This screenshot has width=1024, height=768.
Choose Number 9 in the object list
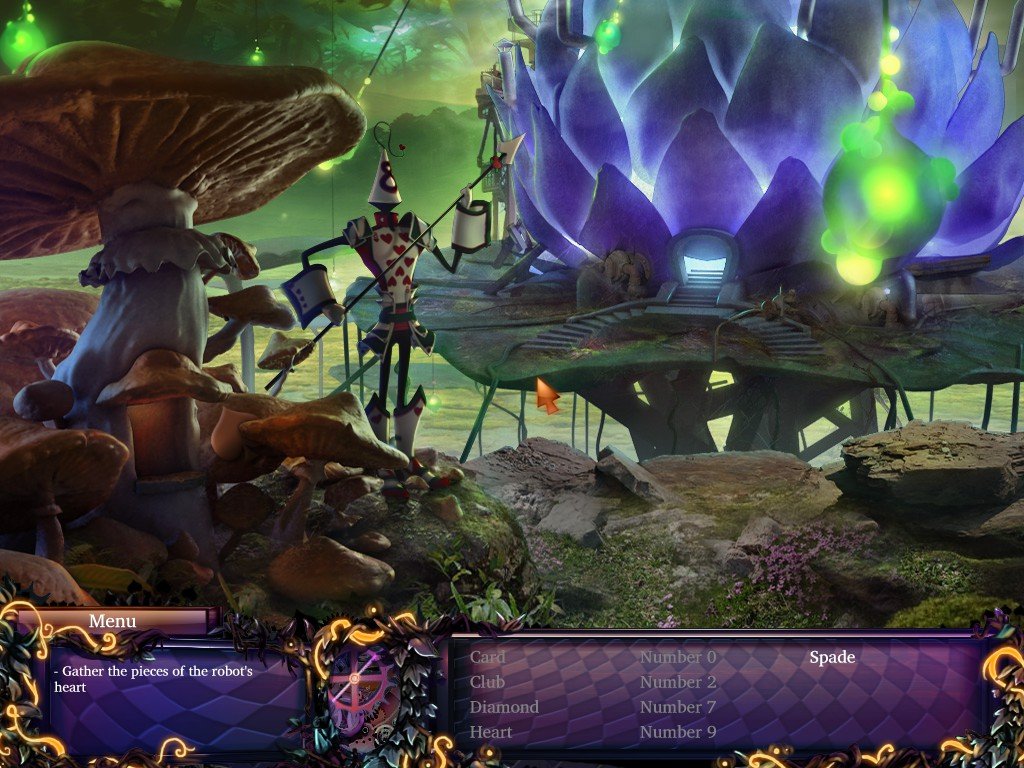678,732
